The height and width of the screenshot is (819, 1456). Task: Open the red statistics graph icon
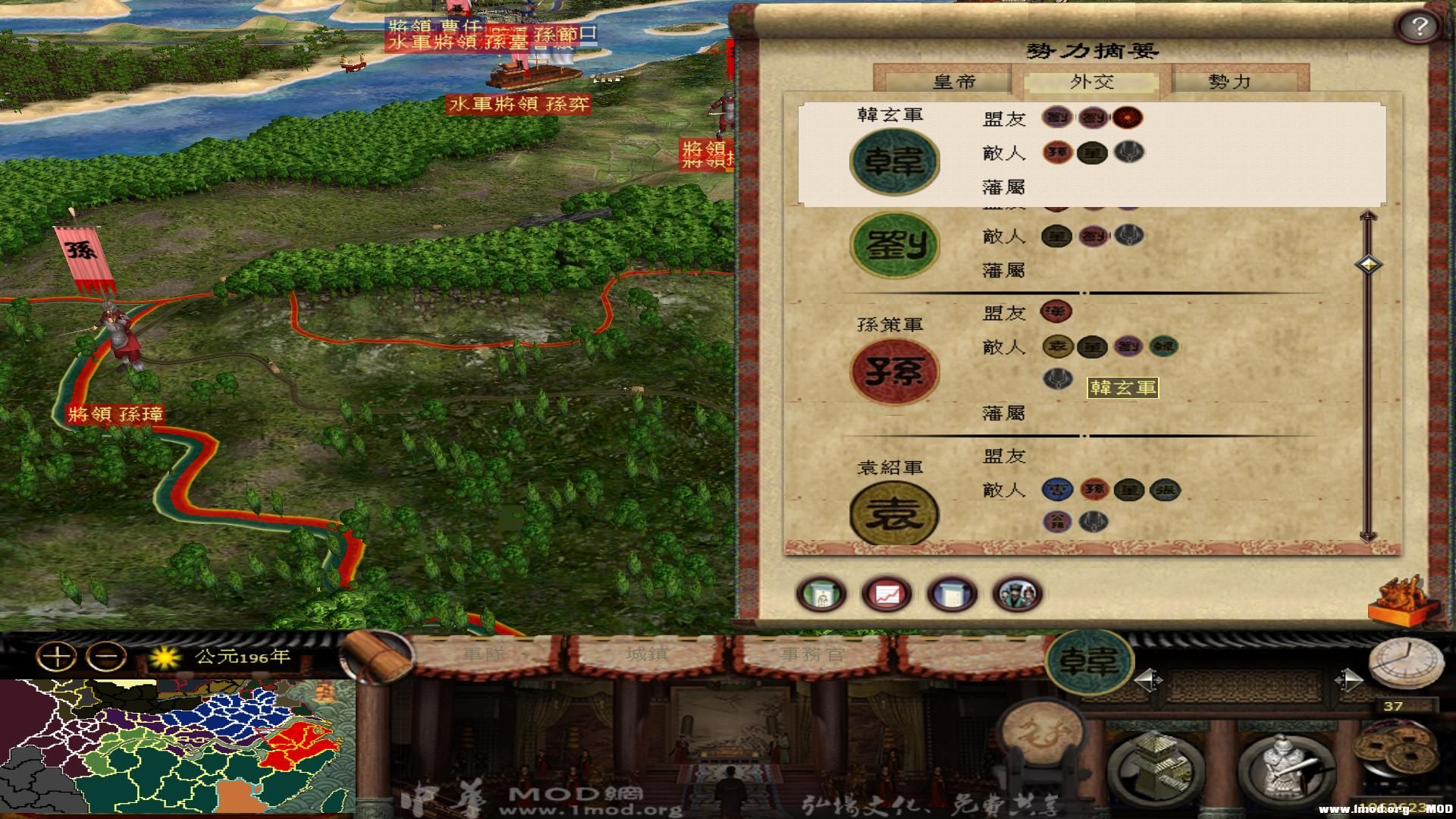point(886,595)
